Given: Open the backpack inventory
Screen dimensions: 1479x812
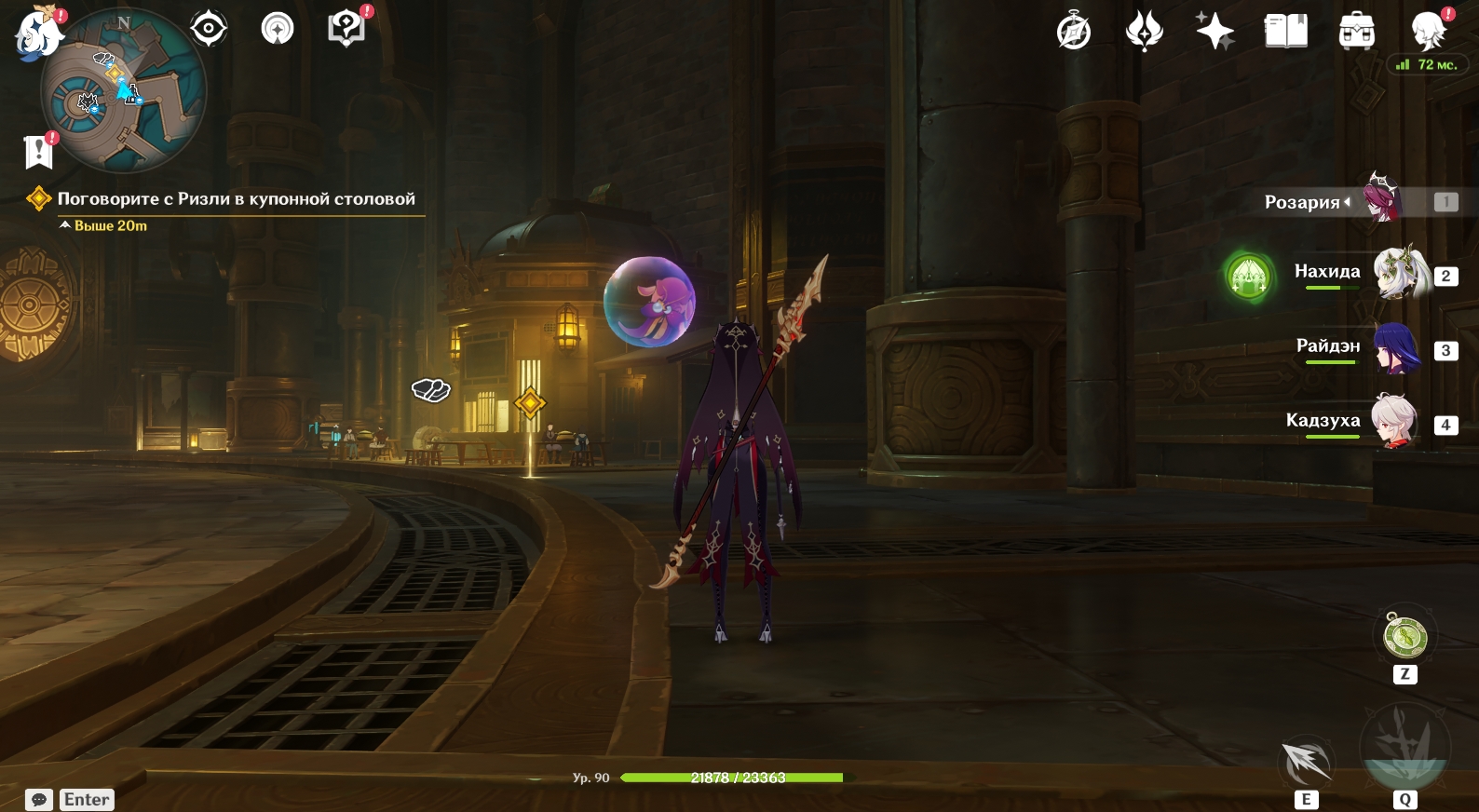Looking at the screenshot, I should pos(1356,32).
